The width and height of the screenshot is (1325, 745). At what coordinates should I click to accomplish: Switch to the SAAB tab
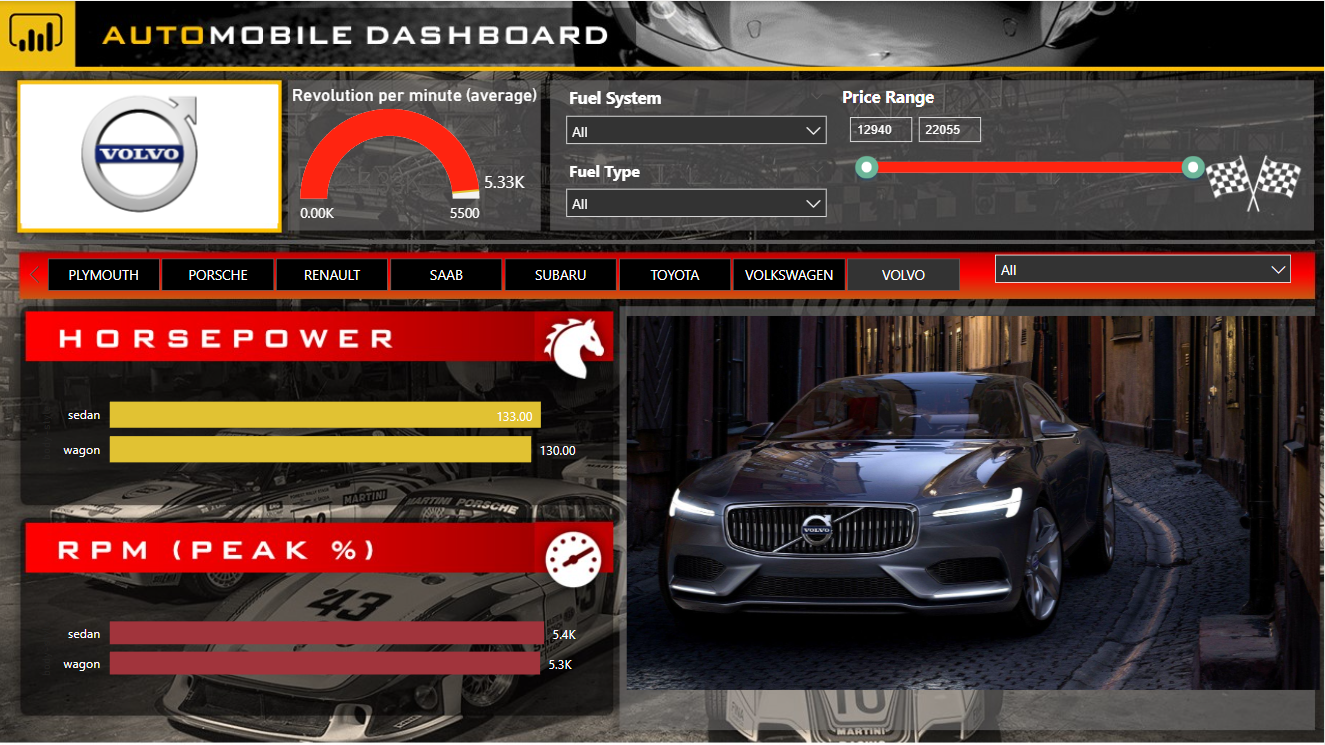(445, 273)
